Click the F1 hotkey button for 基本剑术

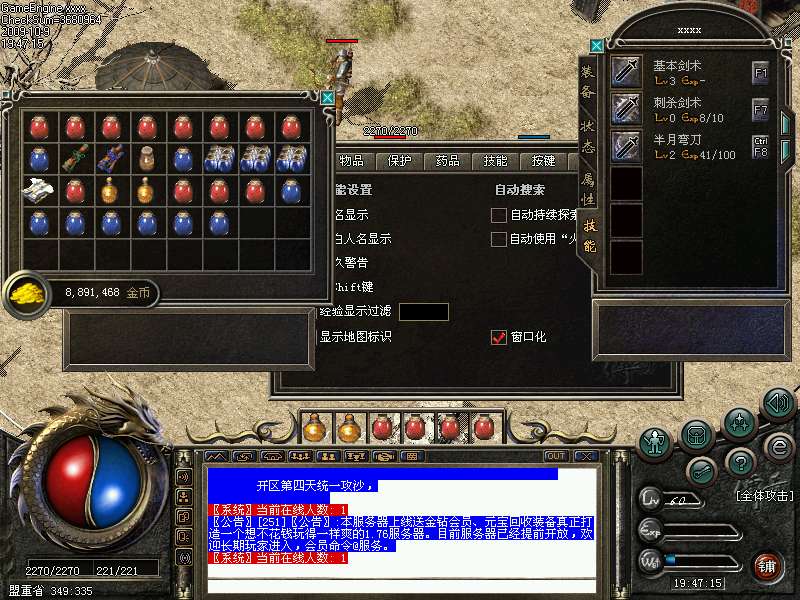tap(761, 72)
